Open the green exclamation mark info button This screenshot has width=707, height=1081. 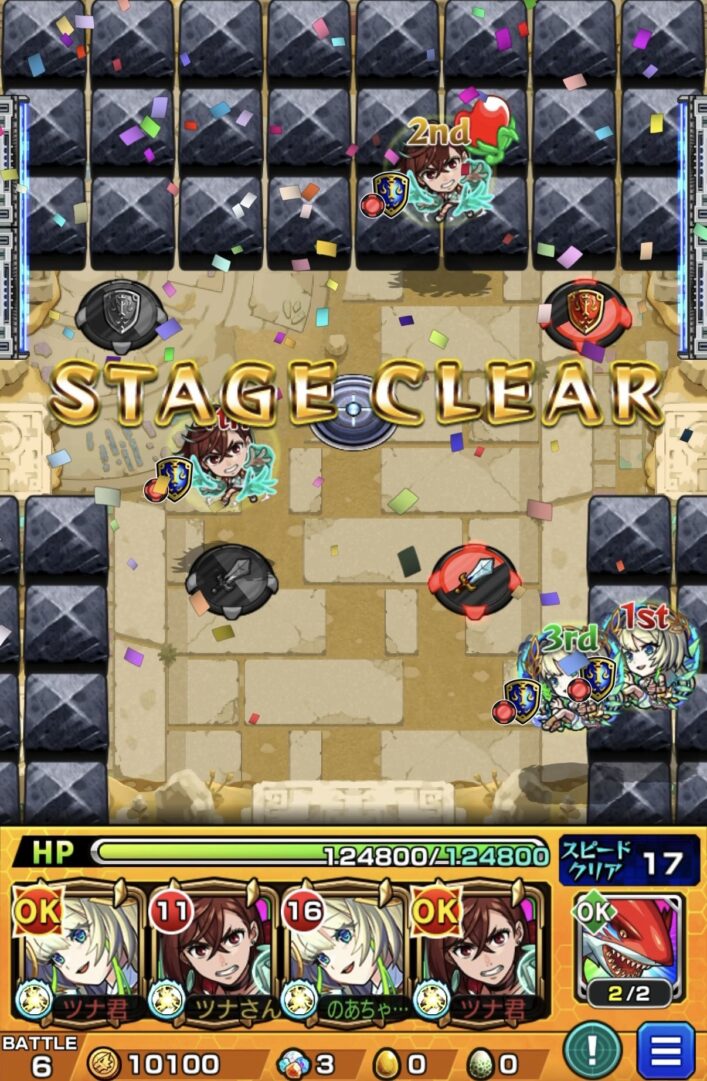pos(592,1050)
